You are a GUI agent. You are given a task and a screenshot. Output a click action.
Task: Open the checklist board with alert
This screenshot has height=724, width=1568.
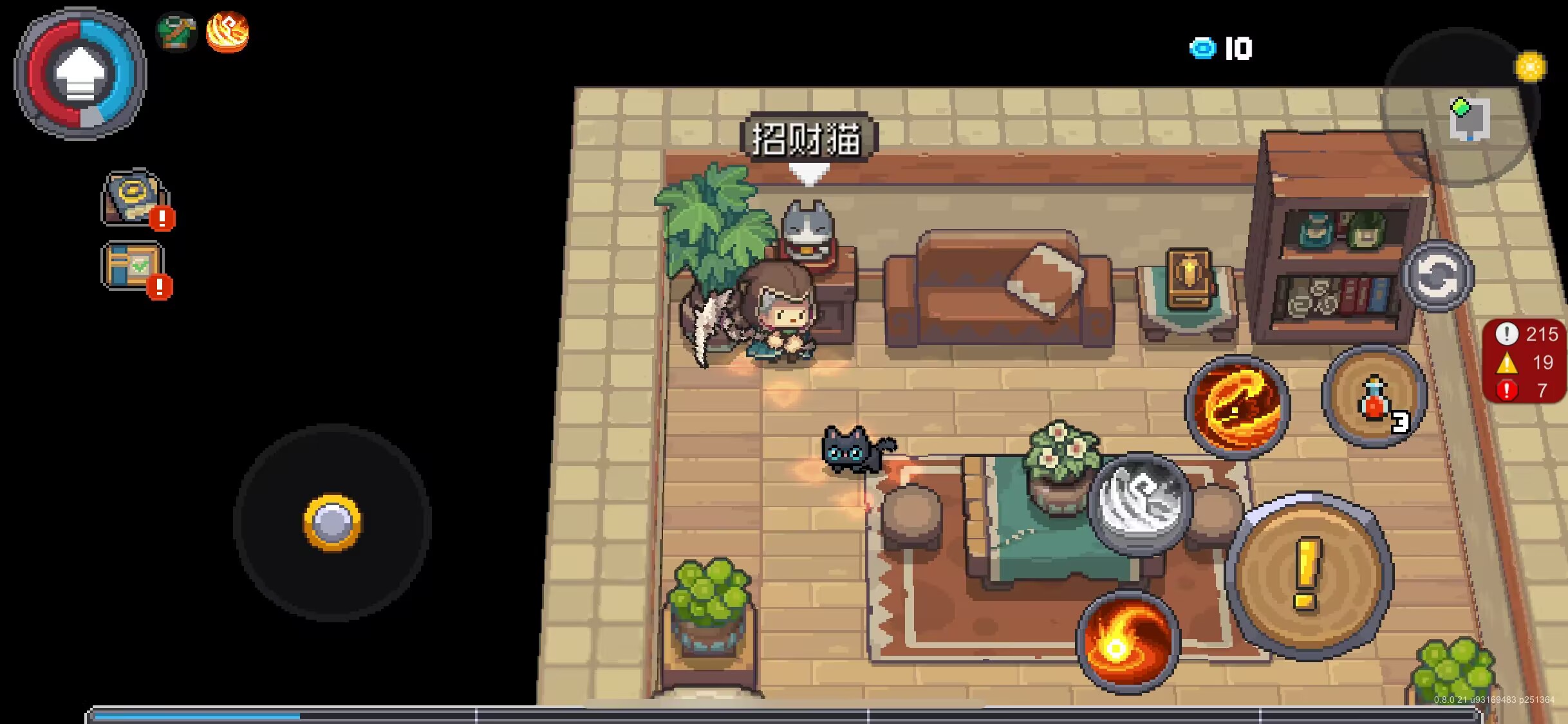click(134, 266)
